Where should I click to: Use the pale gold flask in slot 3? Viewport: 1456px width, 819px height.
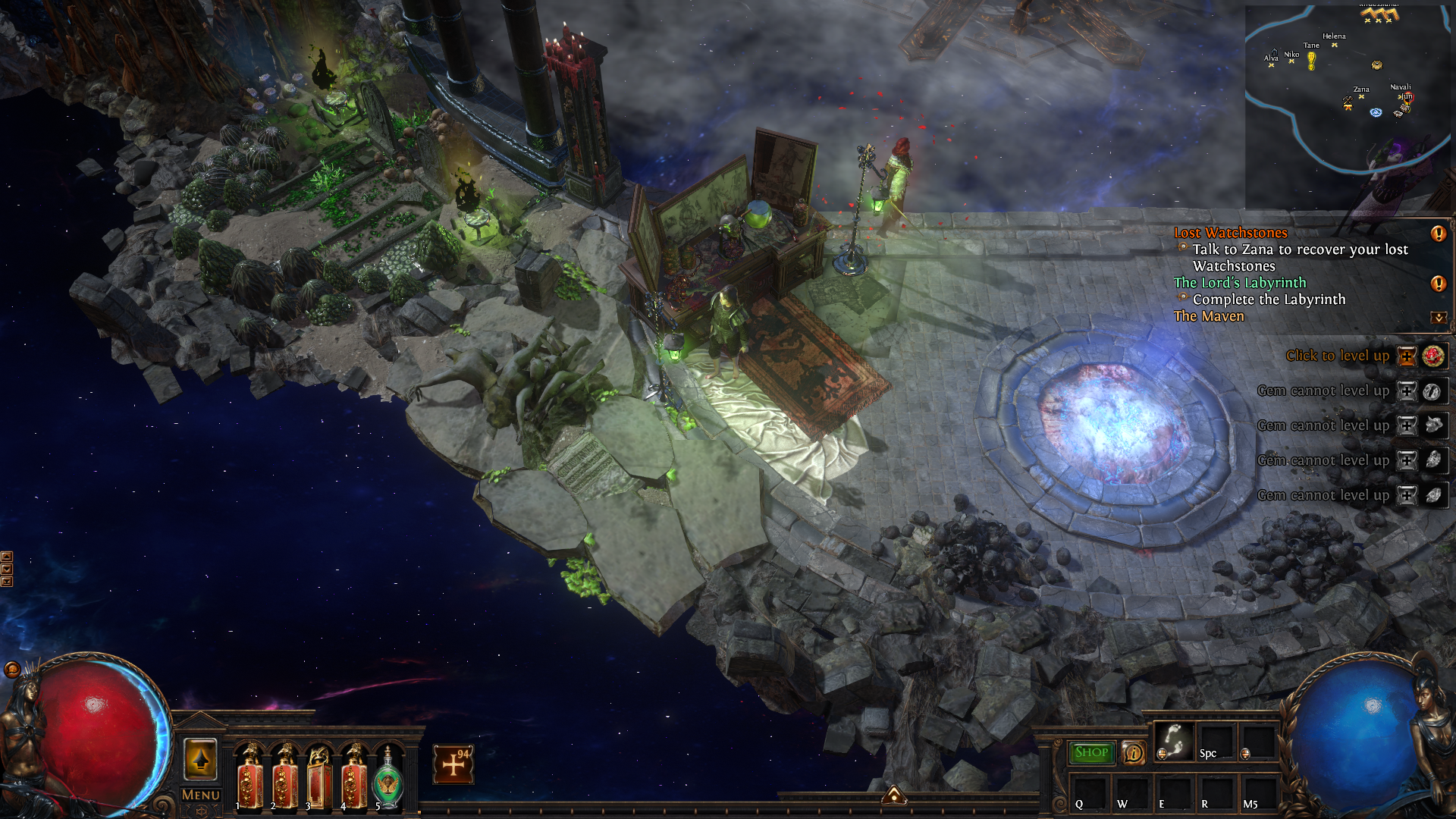(318, 780)
